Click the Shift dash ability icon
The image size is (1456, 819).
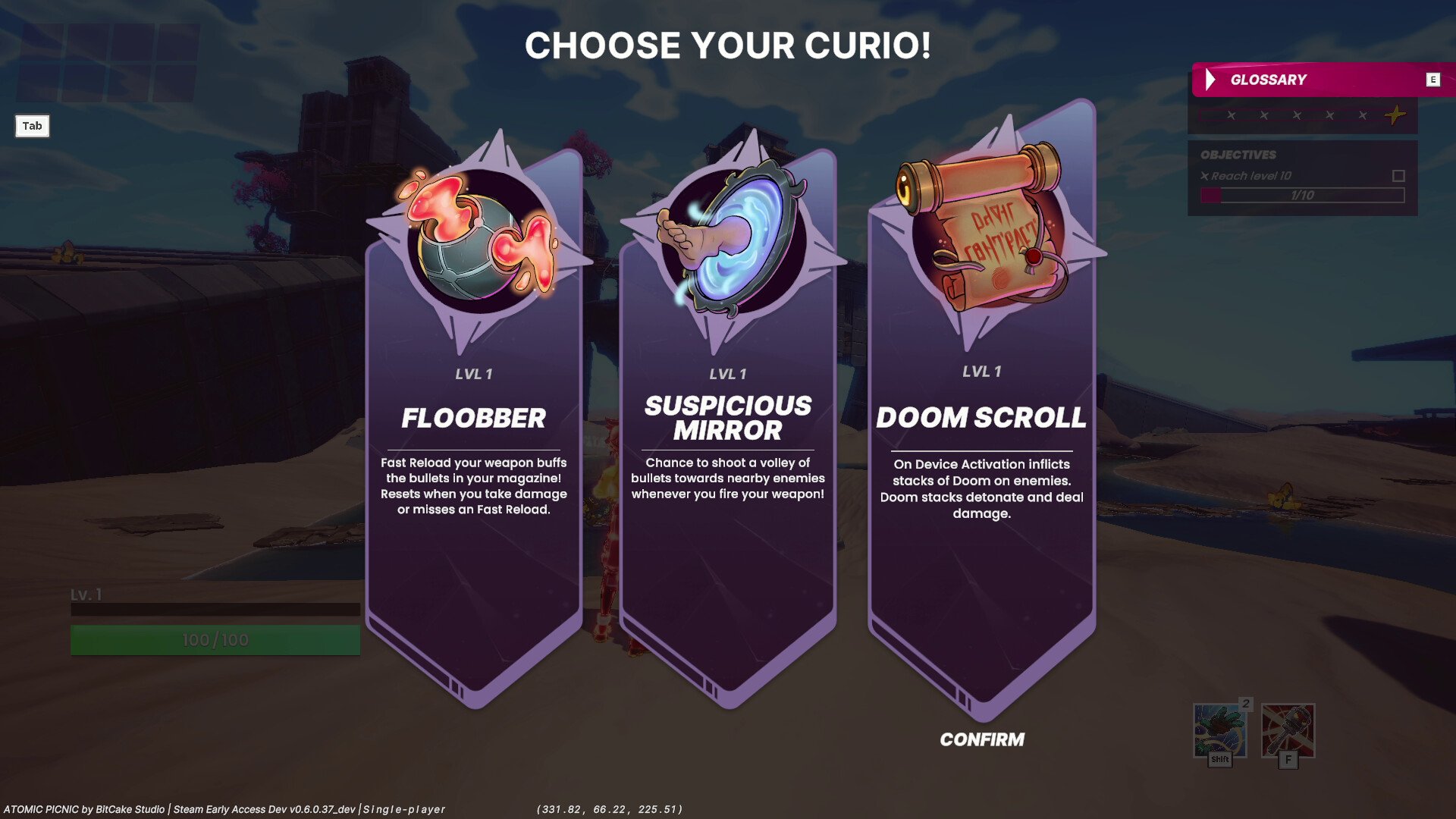pos(1219,732)
